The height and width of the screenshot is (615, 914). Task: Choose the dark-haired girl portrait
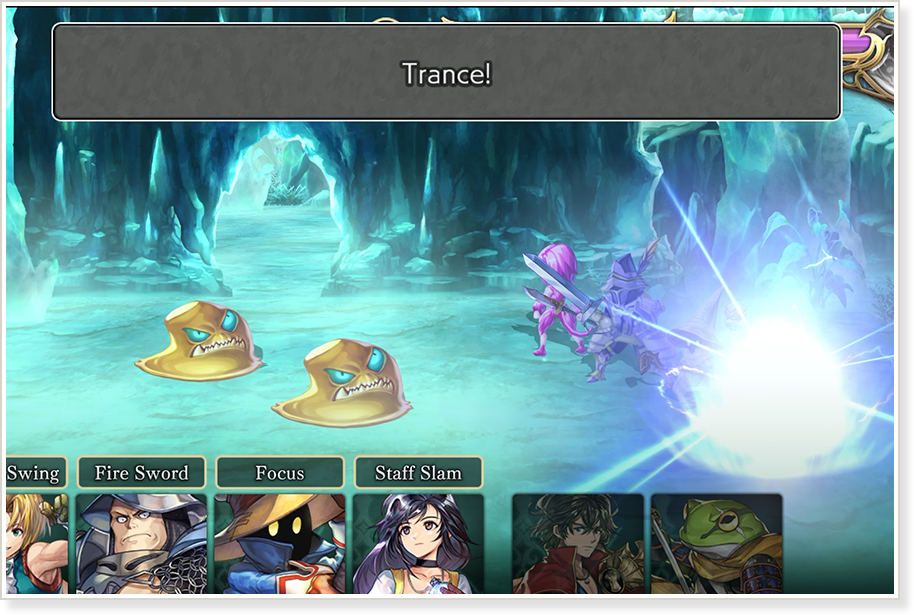tap(418, 543)
